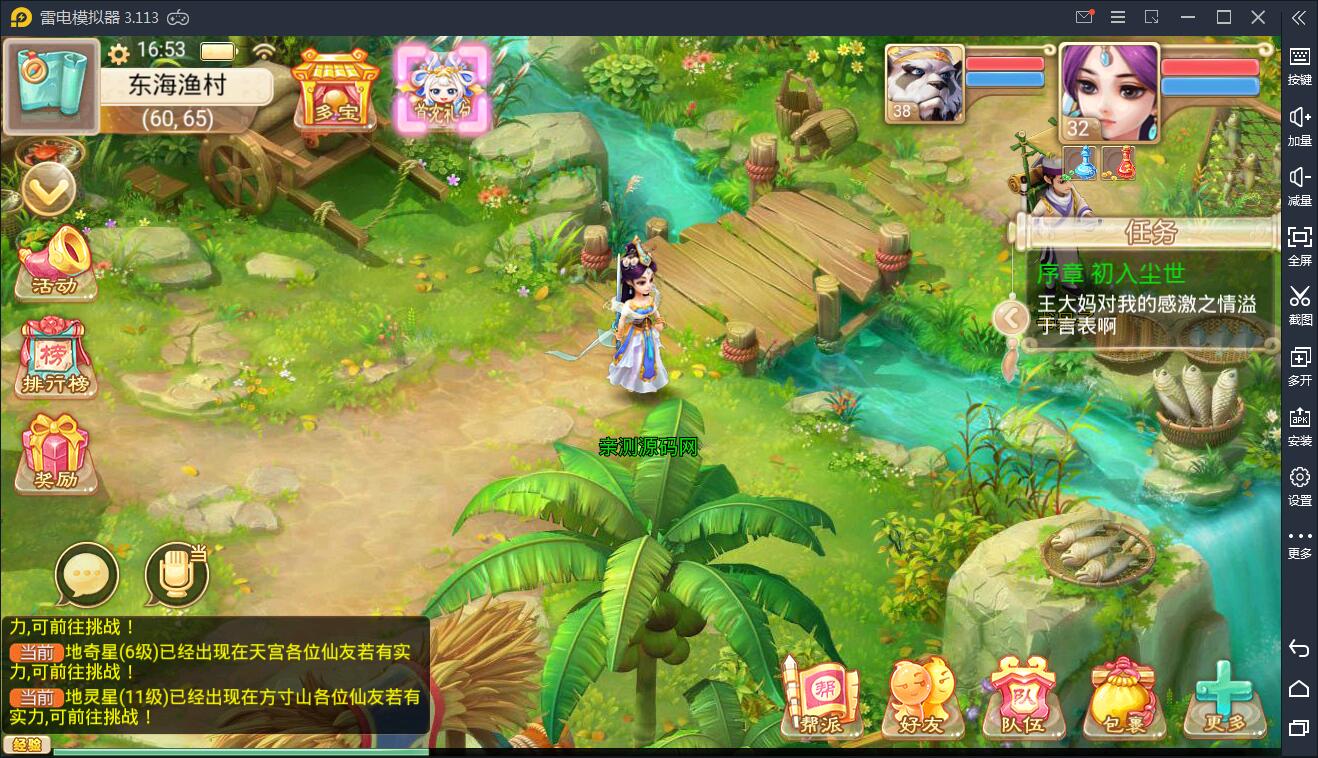The image size is (1318, 758).
Task: Open the 队伍 team panel
Action: pos(1021,698)
